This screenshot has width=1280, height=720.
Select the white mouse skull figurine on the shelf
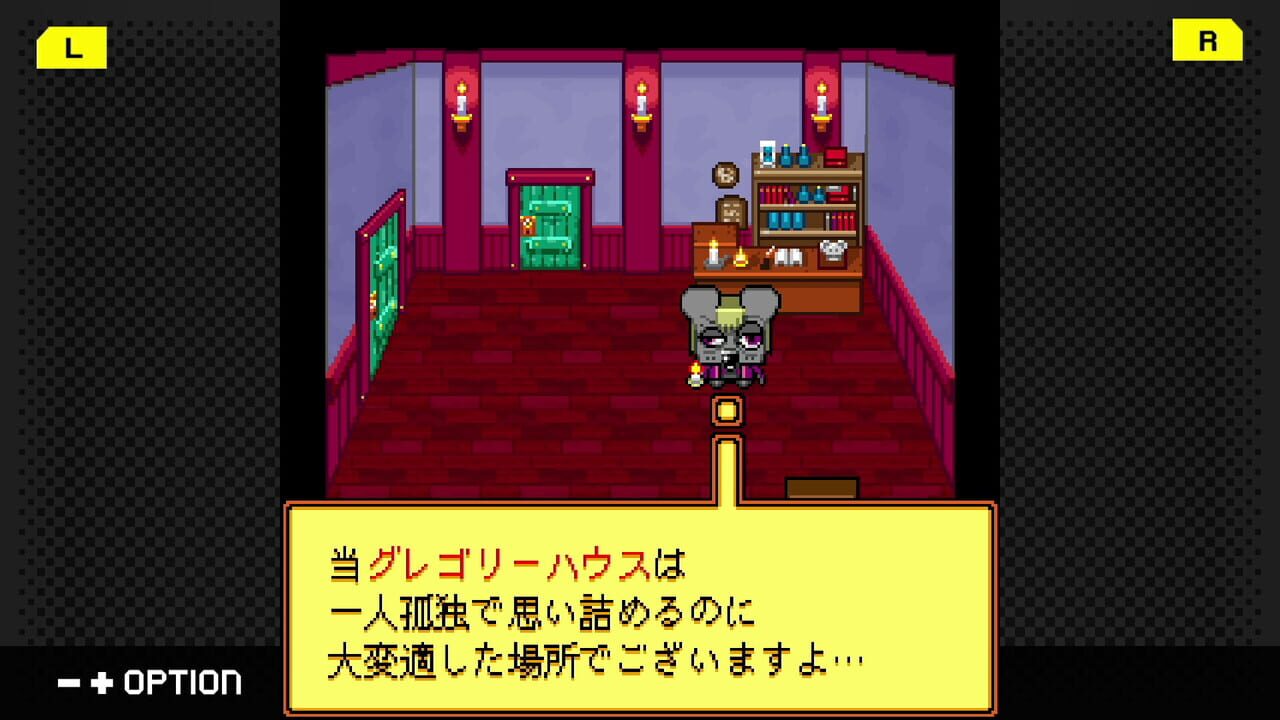click(832, 249)
